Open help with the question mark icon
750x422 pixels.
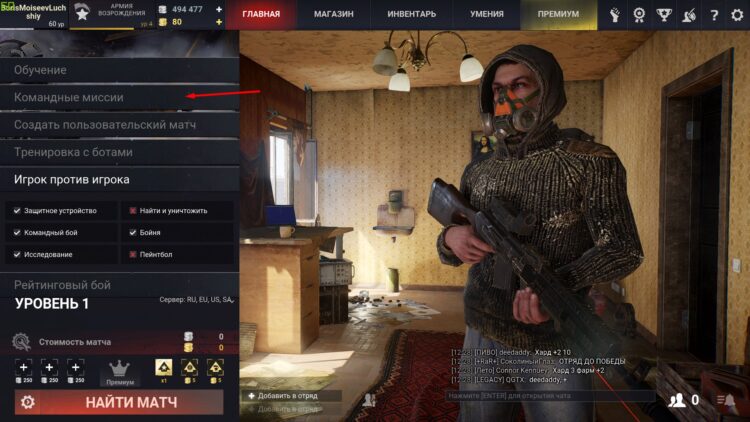click(x=713, y=15)
